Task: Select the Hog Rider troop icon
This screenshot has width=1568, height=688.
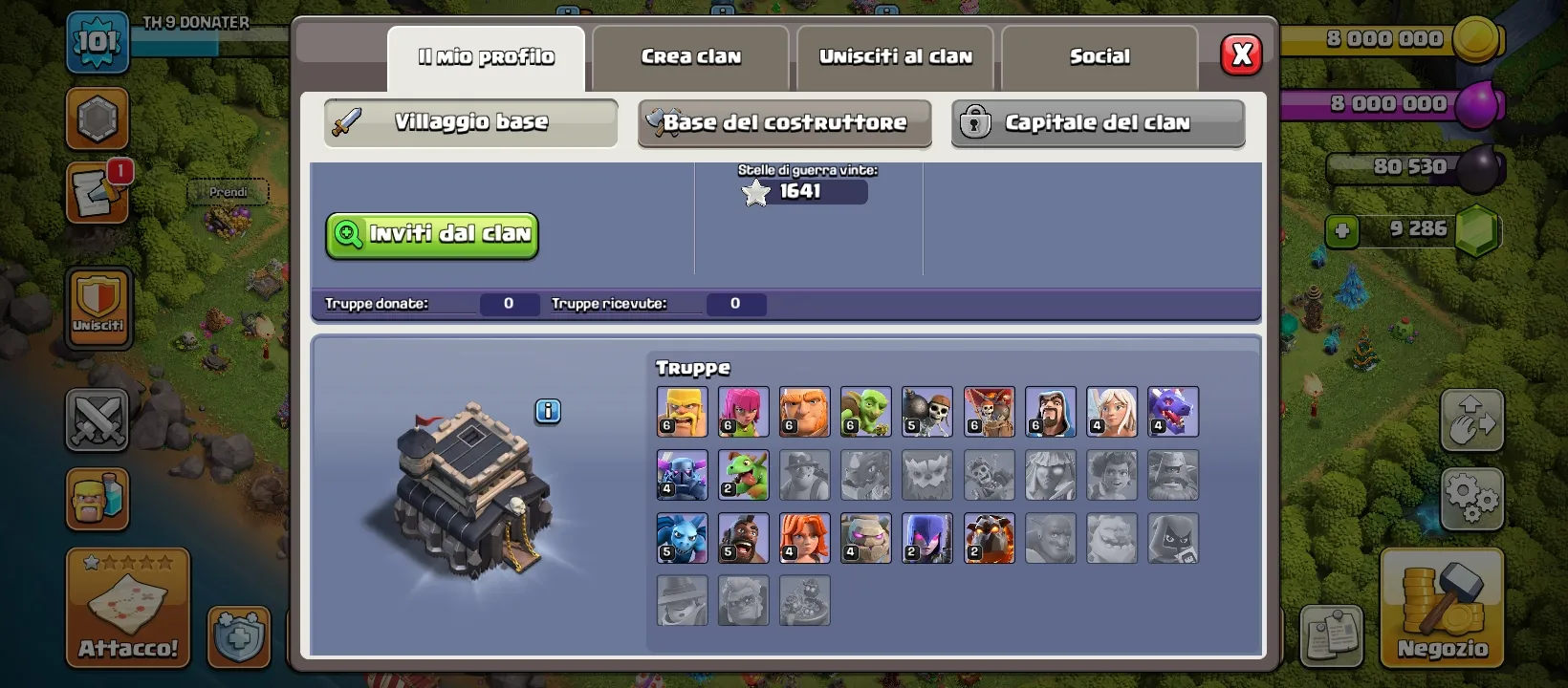Action: click(x=743, y=538)
